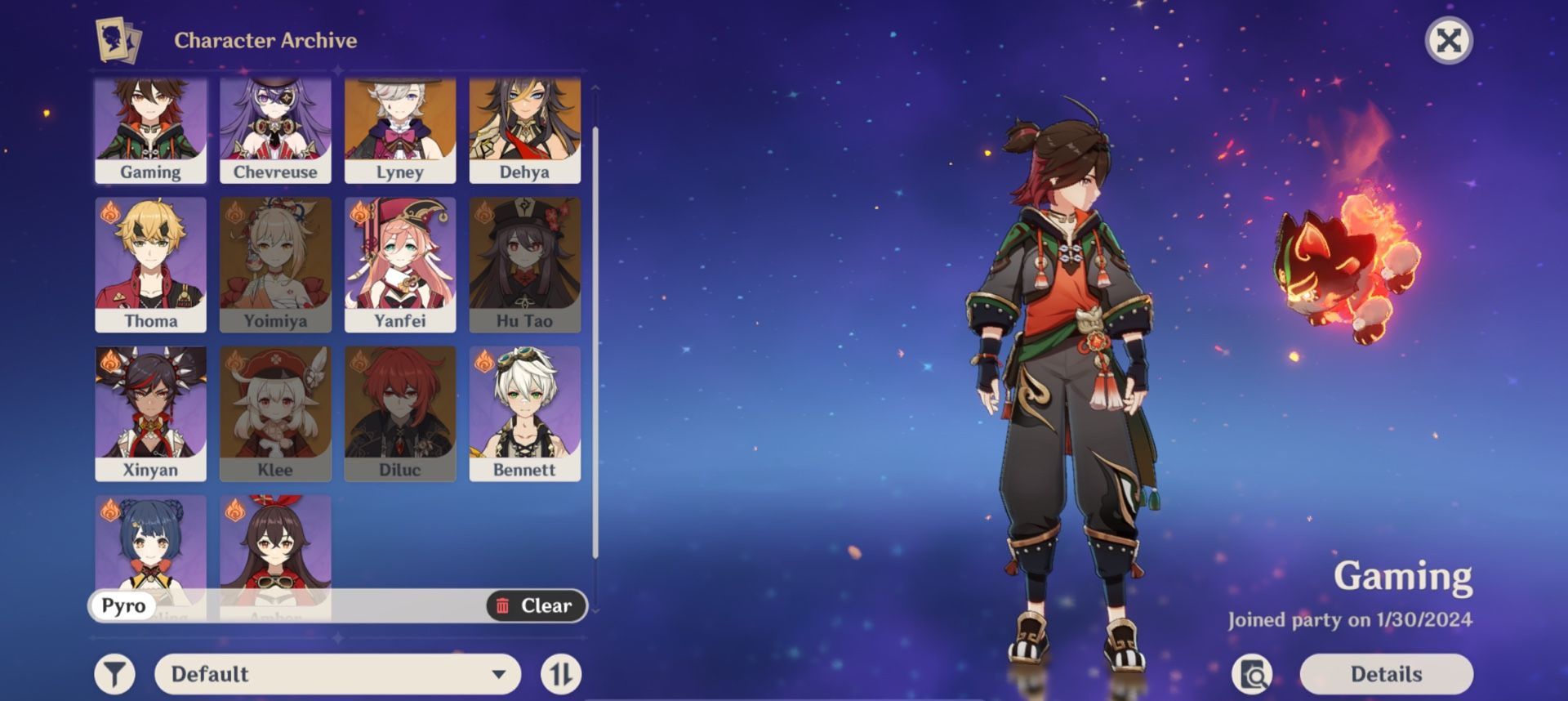Click the Gaming name label under his portrait
This screenshot has width=1568, height=701.
(x=150, y=172)
